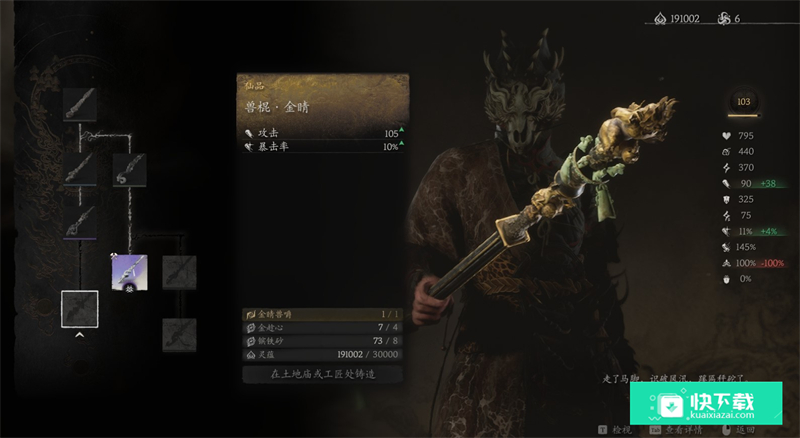Image resolution: width=800 pixels, height=438 pixels.
Task: Select the 灵蕴 cost row
Action: 322,353
